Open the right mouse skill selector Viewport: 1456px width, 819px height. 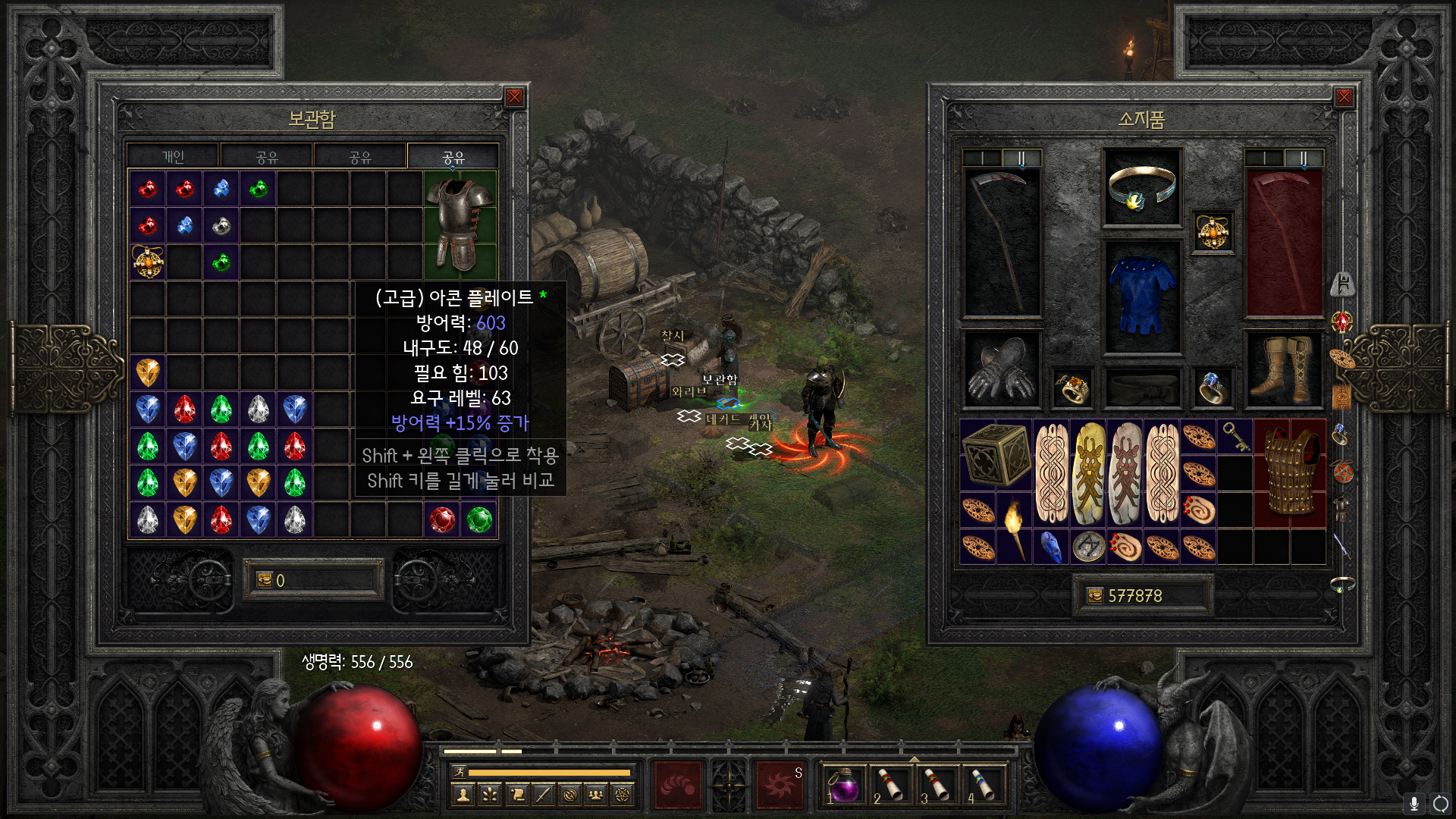pyautogui.click(x=780, y=784)
